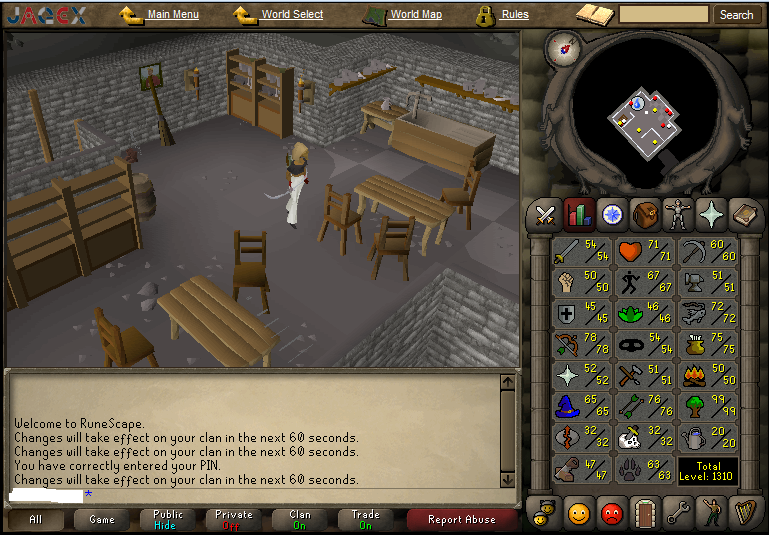
Task: Toggle the Public chat filter
Action: click(168, 519)
